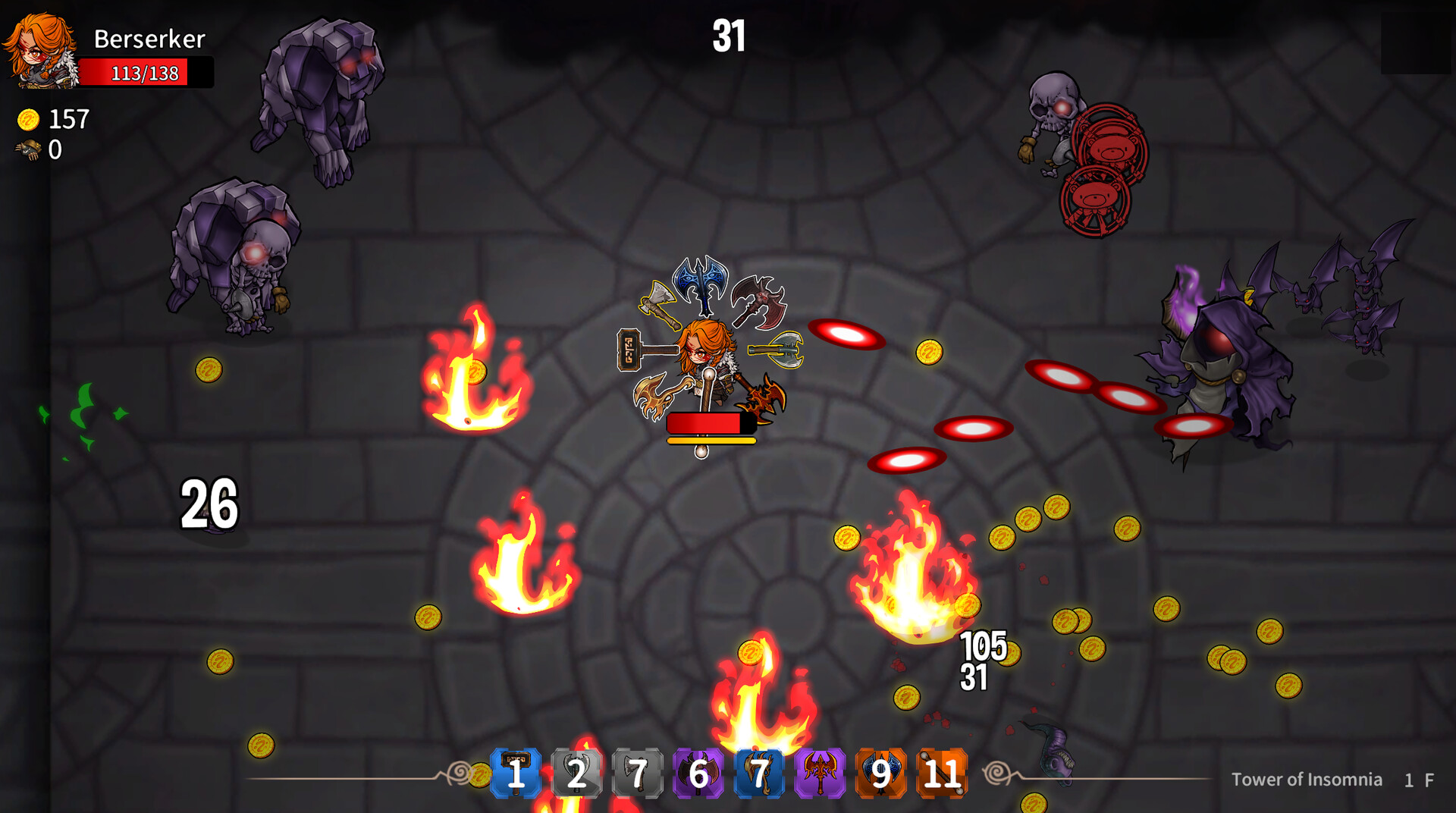
Task: Select the purple dark battle axe slot
Action: pyautogui.click(x=698, y=773)
